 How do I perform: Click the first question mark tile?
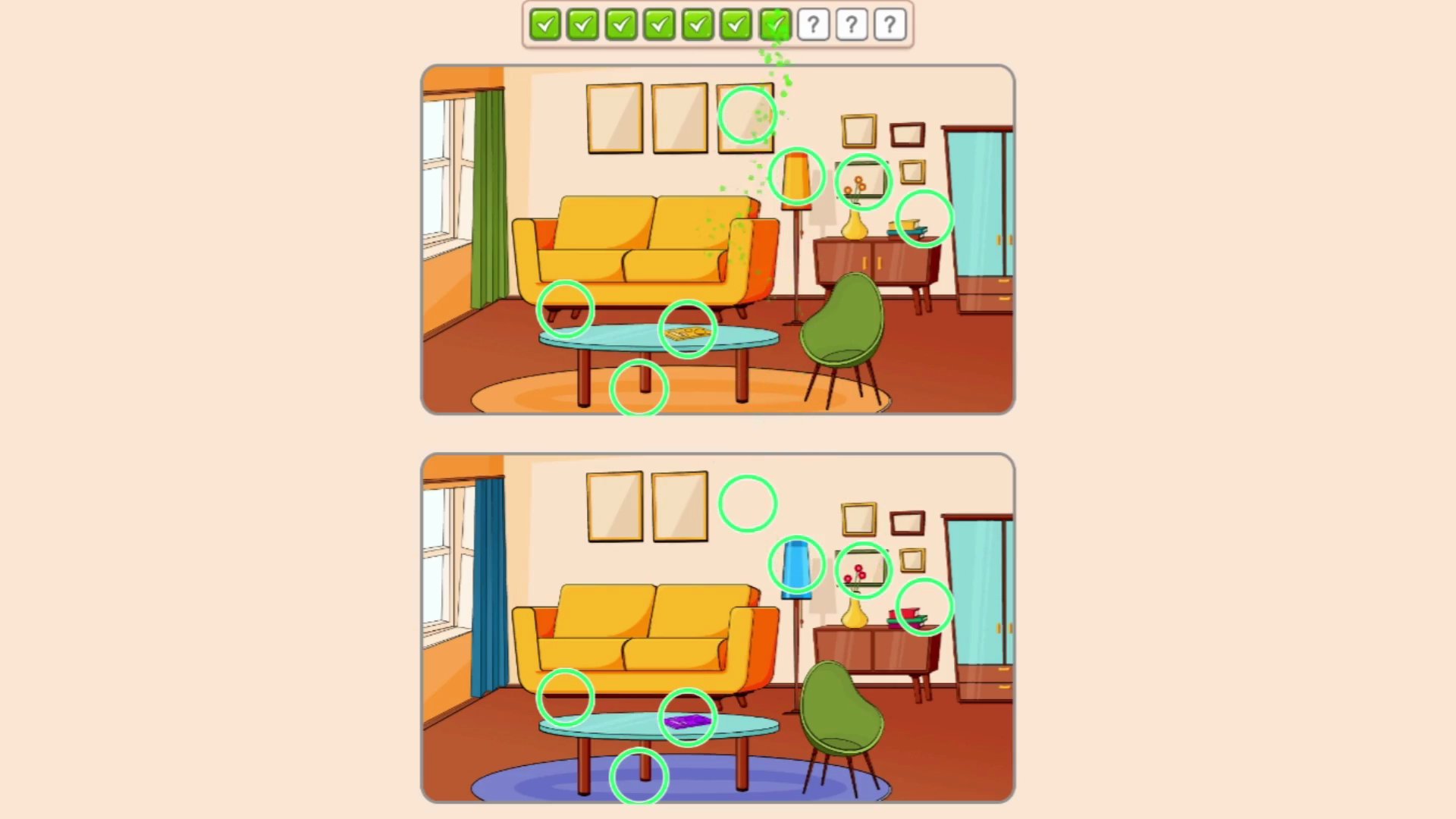pyautogui.click(x=813, y=25)
